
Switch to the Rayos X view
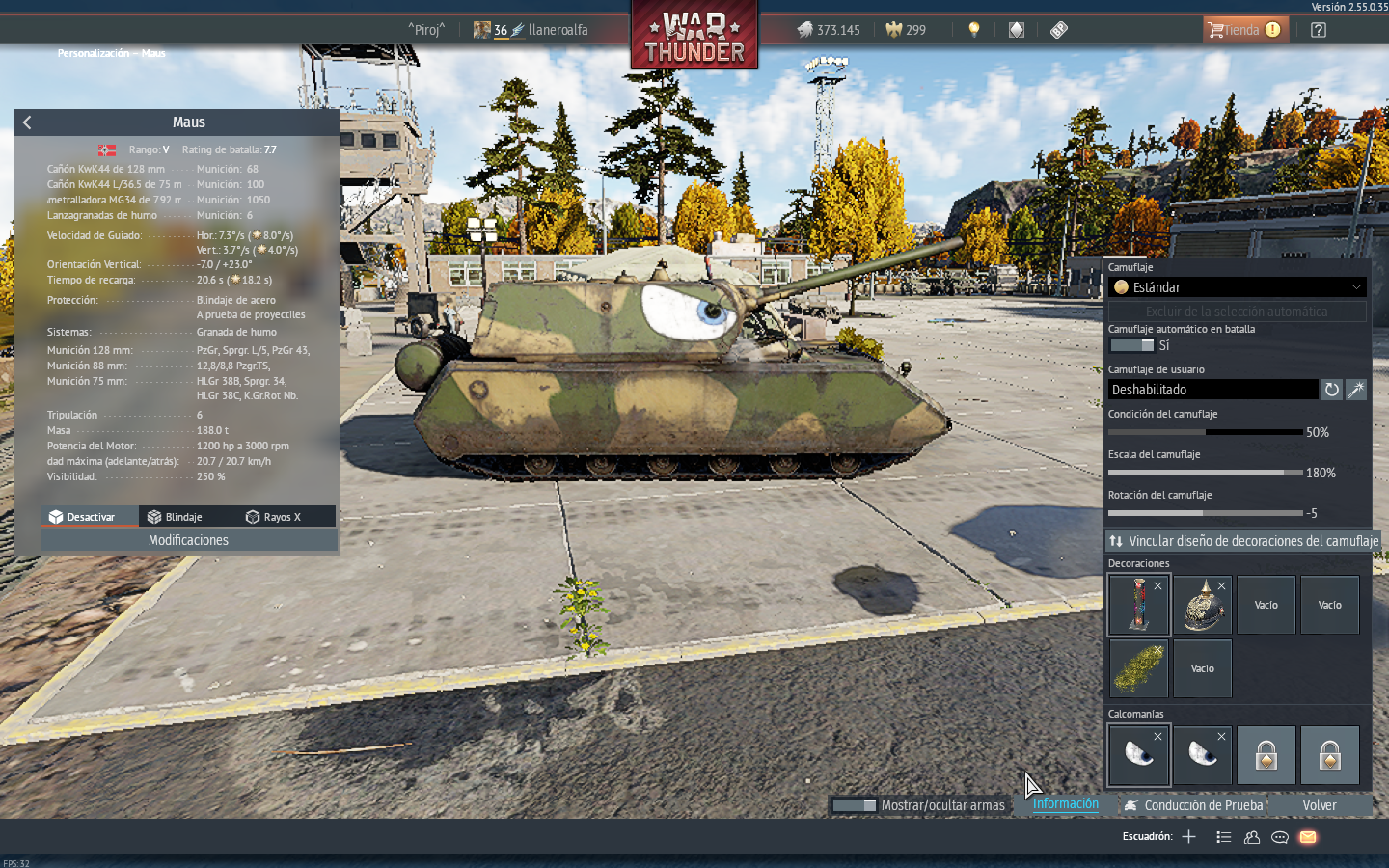(x=274, y=517)
